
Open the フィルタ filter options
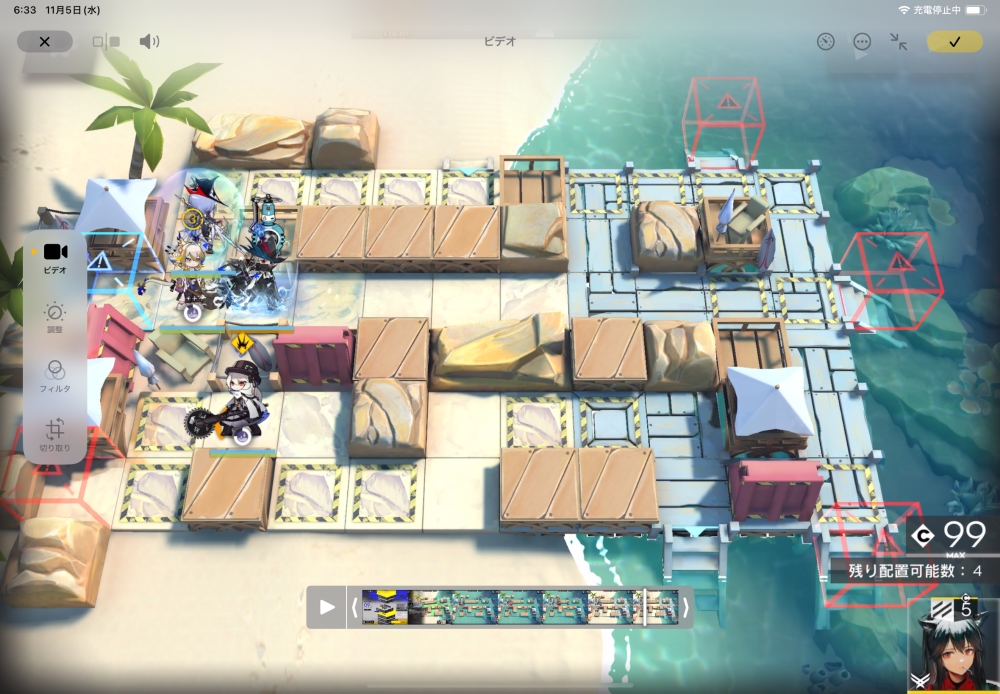tap(55, 375)
